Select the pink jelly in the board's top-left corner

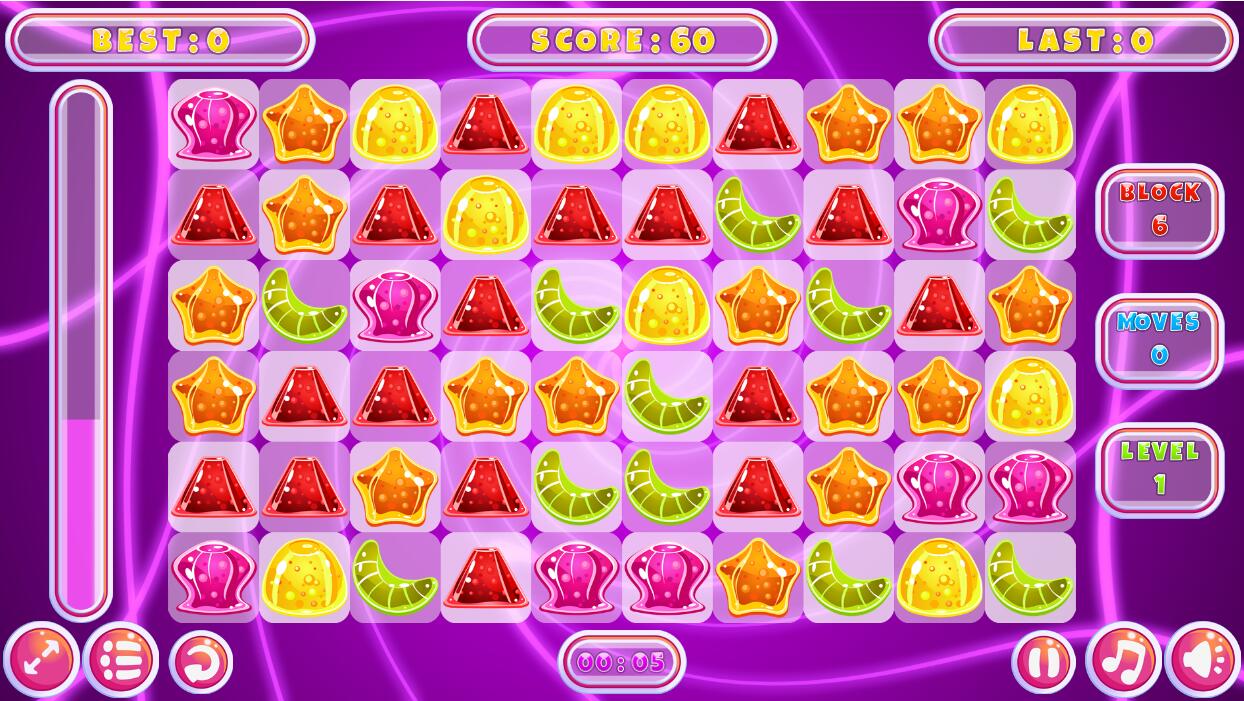click(x=213, y=124)
